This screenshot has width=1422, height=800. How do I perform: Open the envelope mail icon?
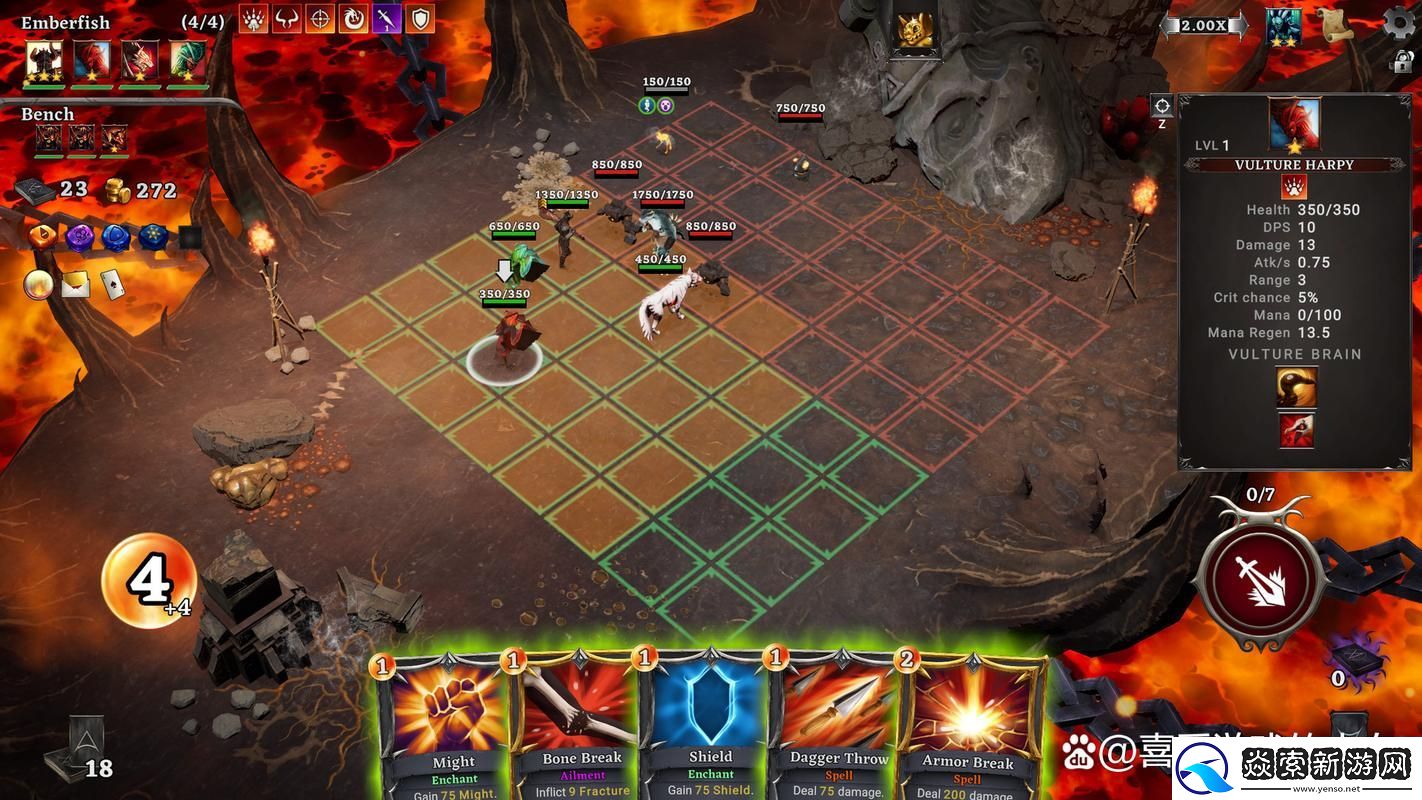[77, 285]
